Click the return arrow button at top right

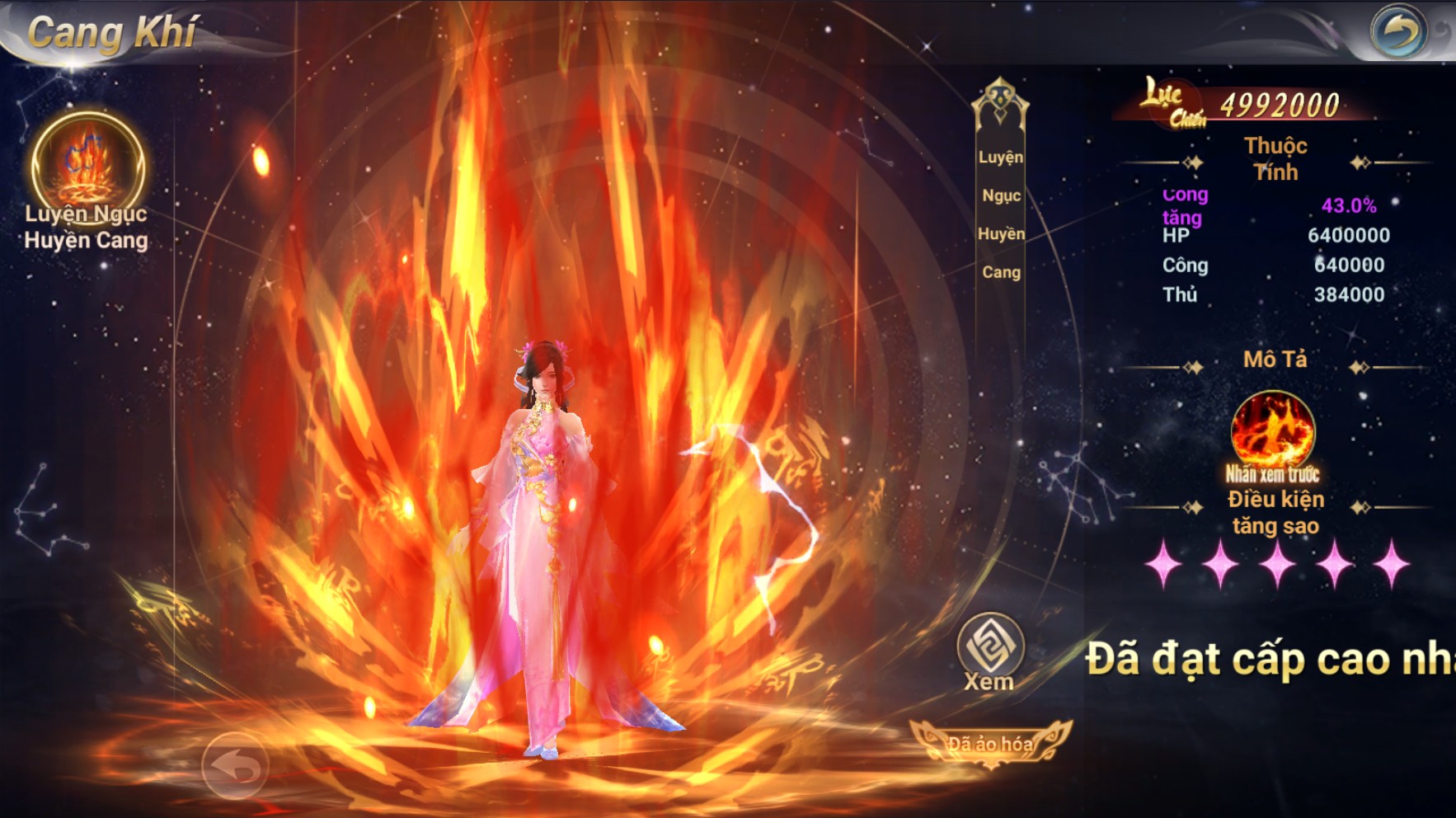tap(1397, 32)
